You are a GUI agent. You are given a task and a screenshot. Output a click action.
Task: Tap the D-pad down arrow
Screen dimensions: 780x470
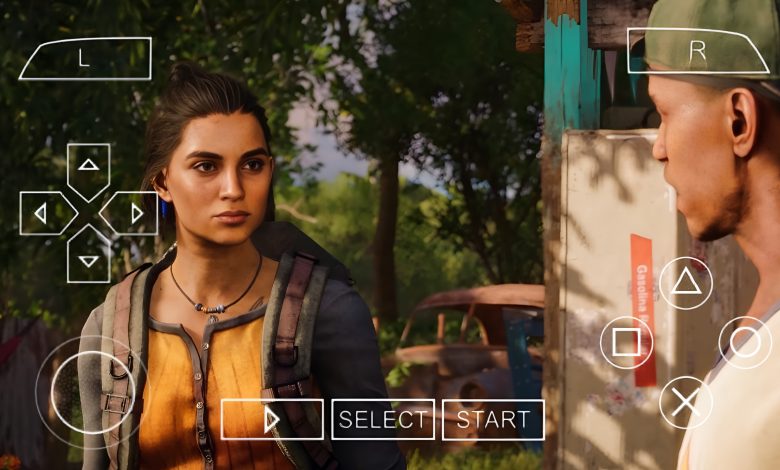click(89, 258)
